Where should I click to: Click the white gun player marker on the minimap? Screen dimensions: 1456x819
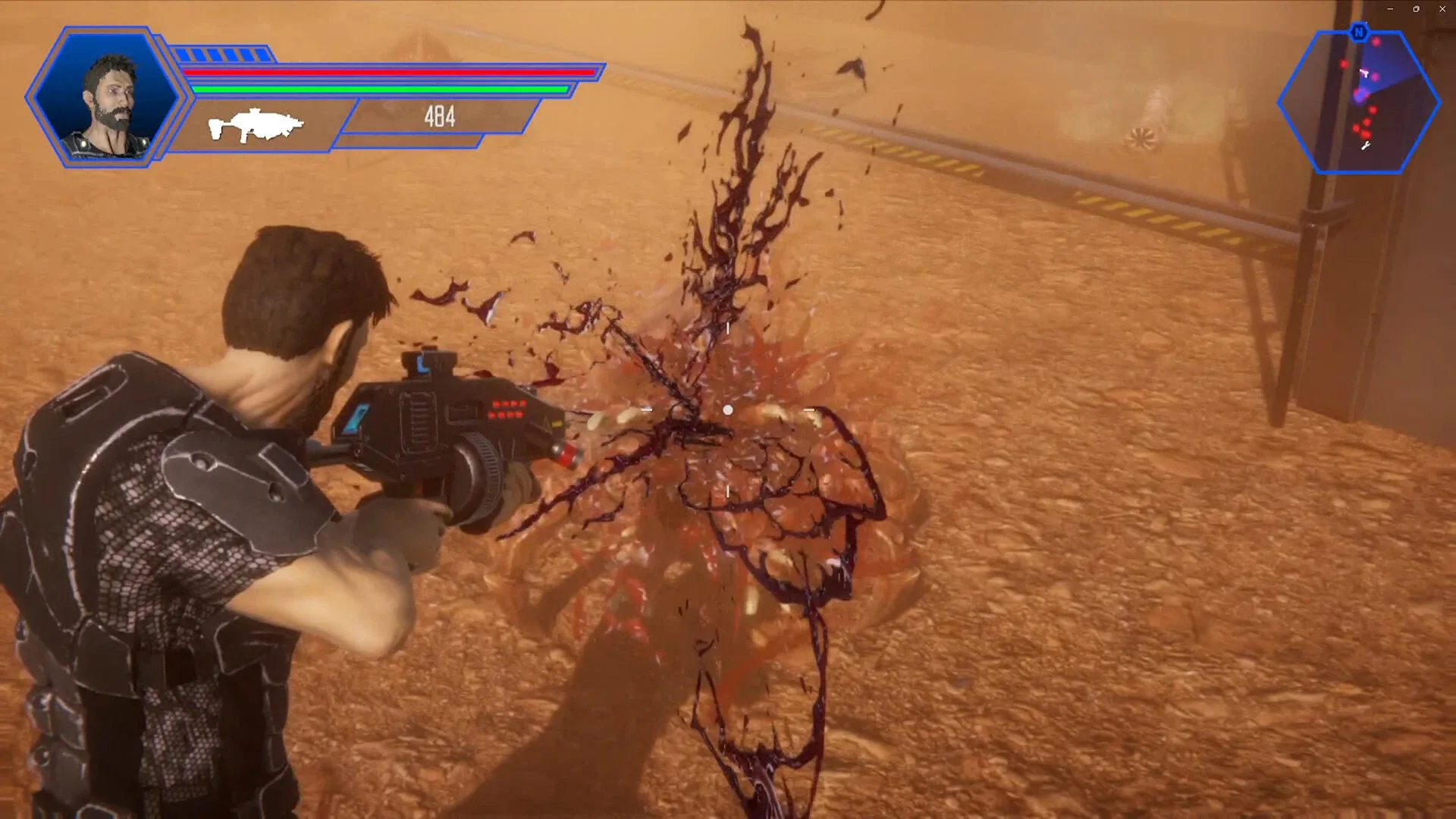click(1365, 73)
